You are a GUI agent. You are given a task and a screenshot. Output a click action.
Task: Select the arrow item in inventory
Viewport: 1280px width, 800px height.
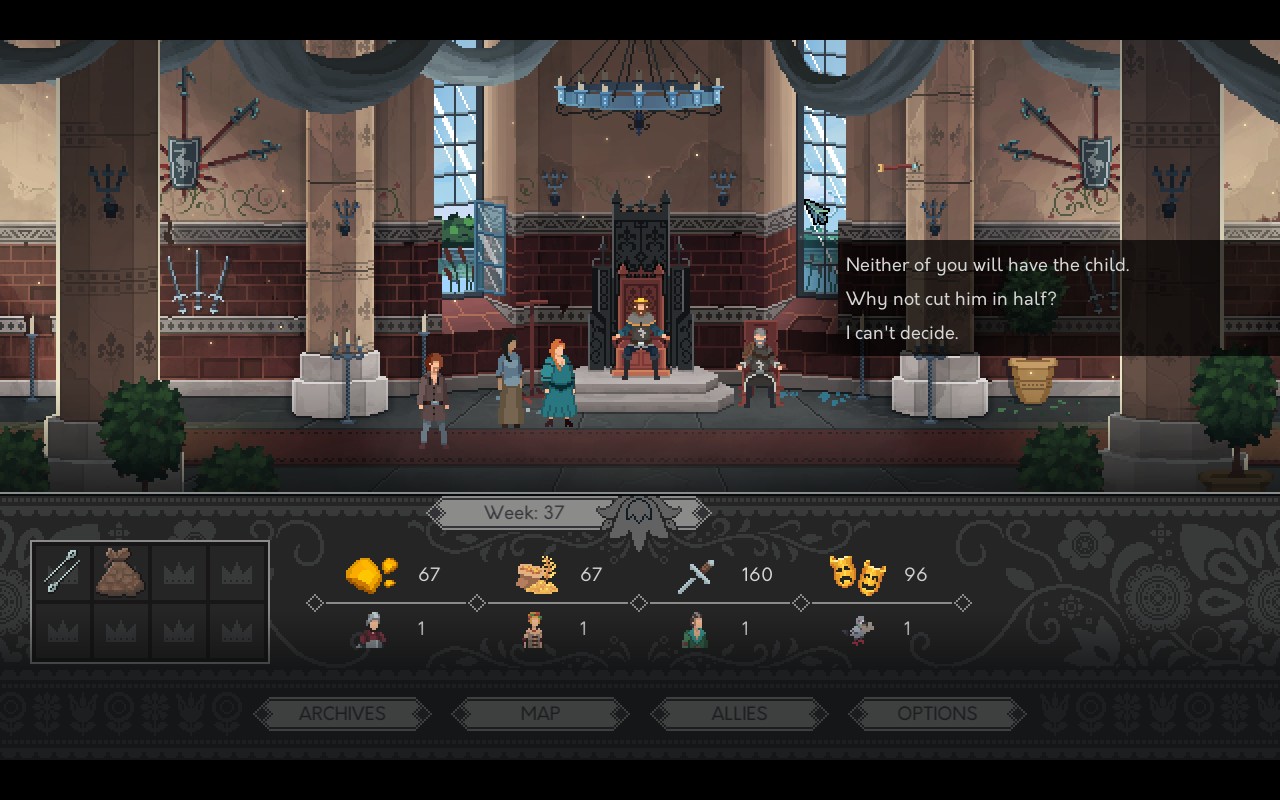(x=62, y=573)
